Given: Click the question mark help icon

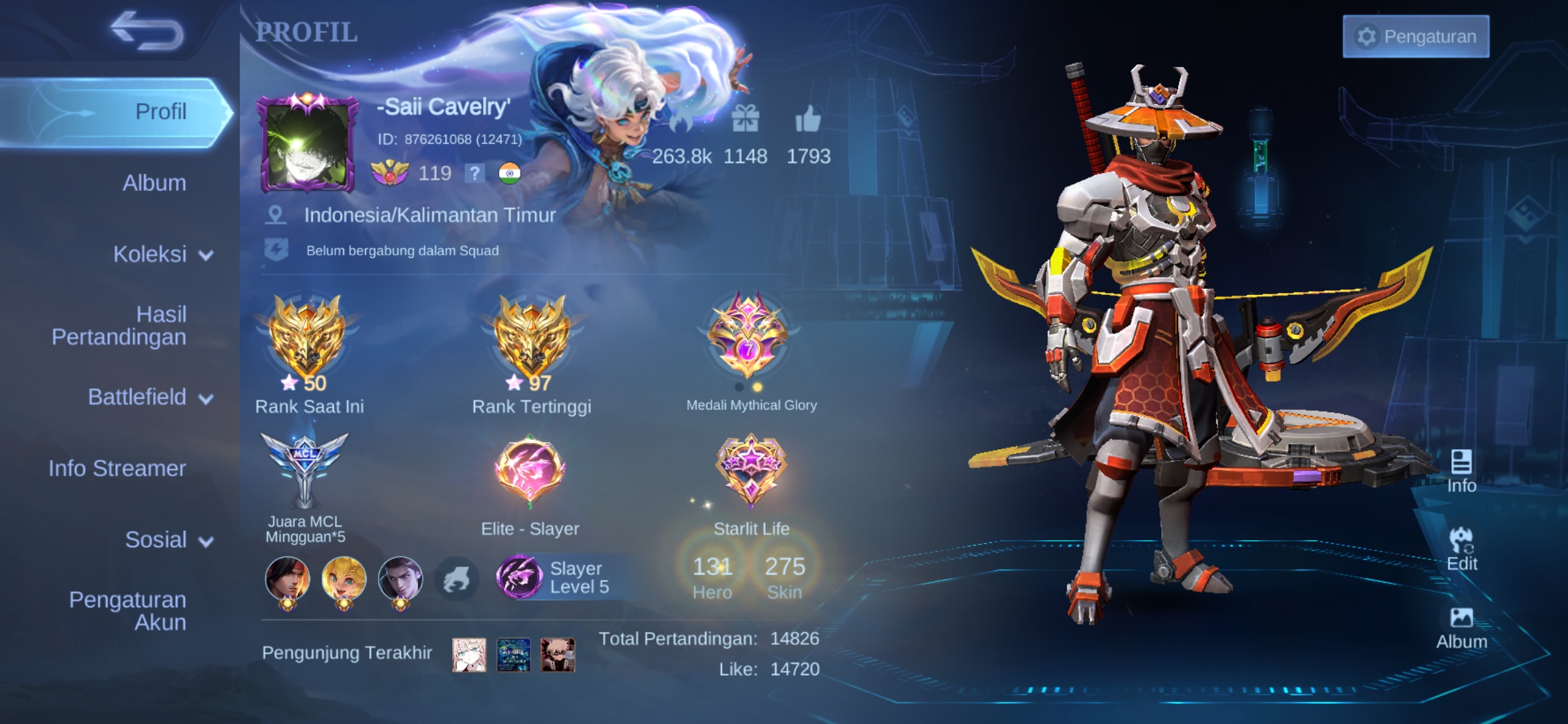Looking at the screenshot, I should [x=474, y=174].
